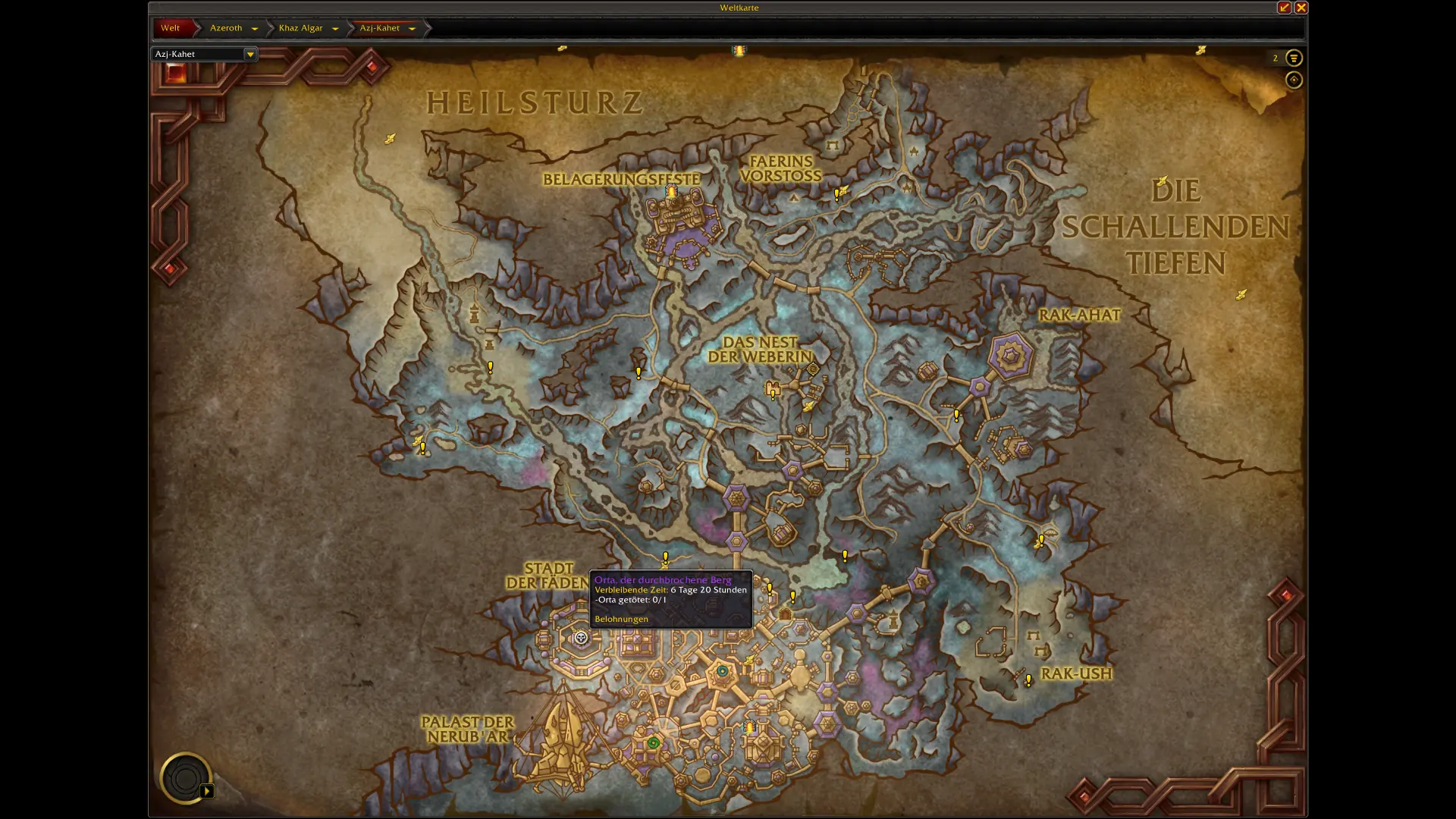Toggle the map pin placement button
This screenshot has width=1456, height=819.
point(1294,80)
